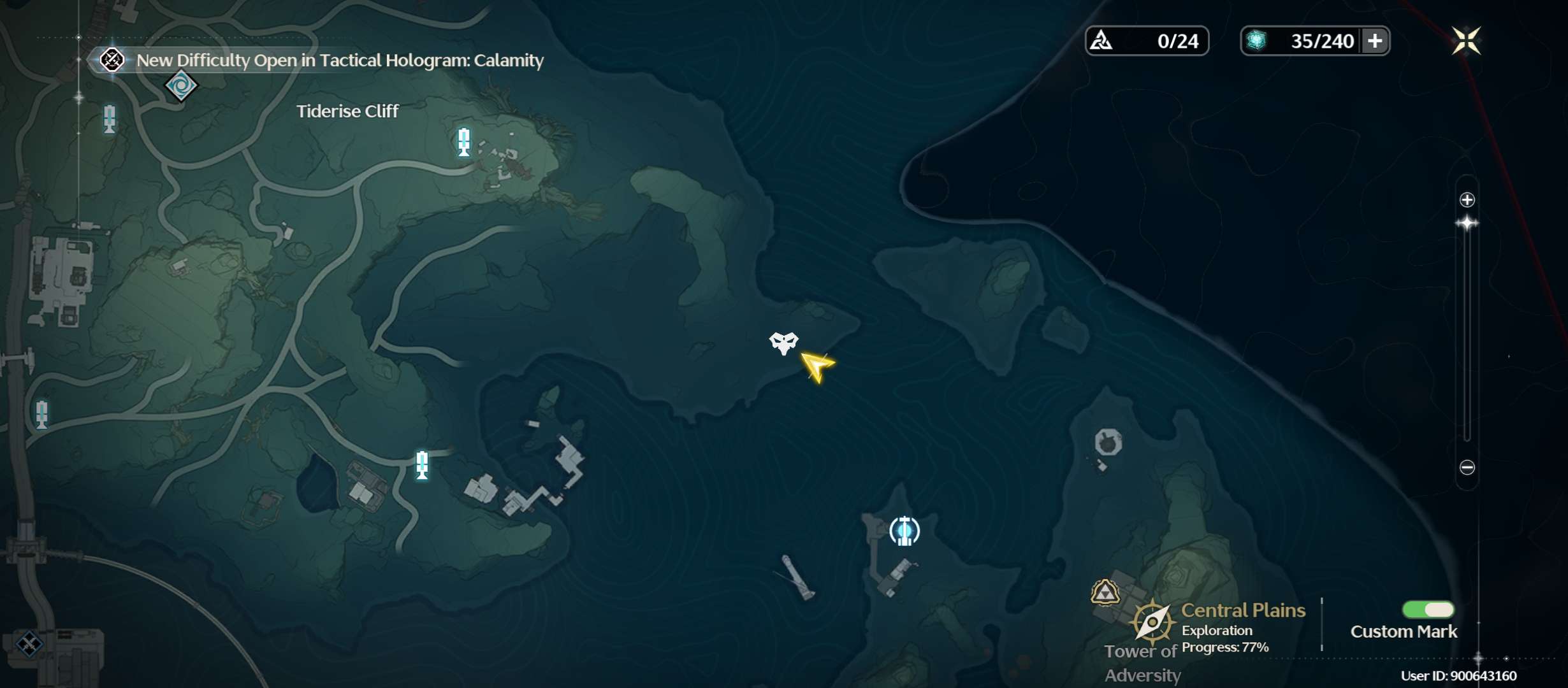
Task: Select the yellow player arrow marker
Action: pyautogui.click(x=817, y=366)
